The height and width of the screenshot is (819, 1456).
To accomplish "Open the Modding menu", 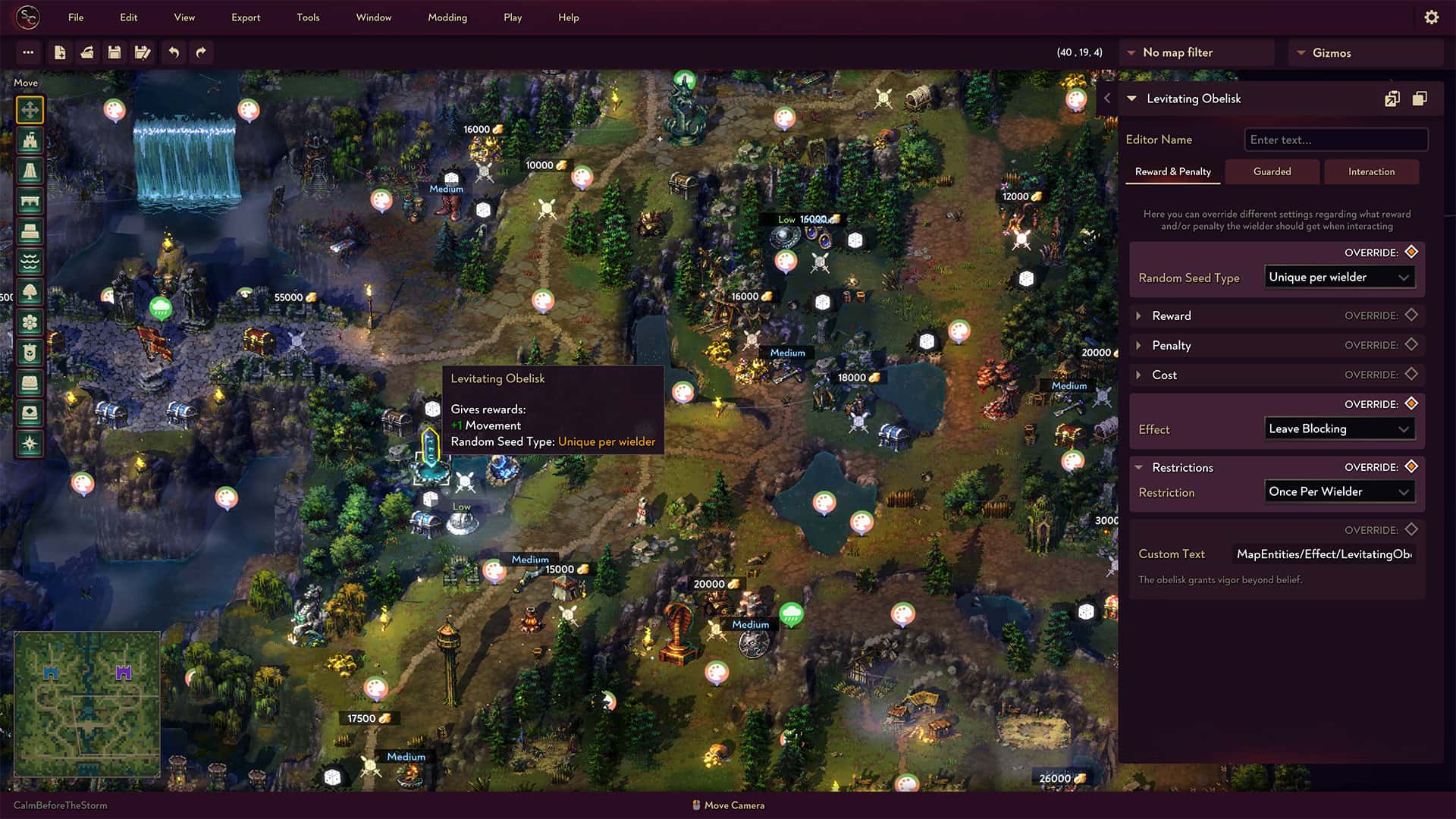I will 447,17.
